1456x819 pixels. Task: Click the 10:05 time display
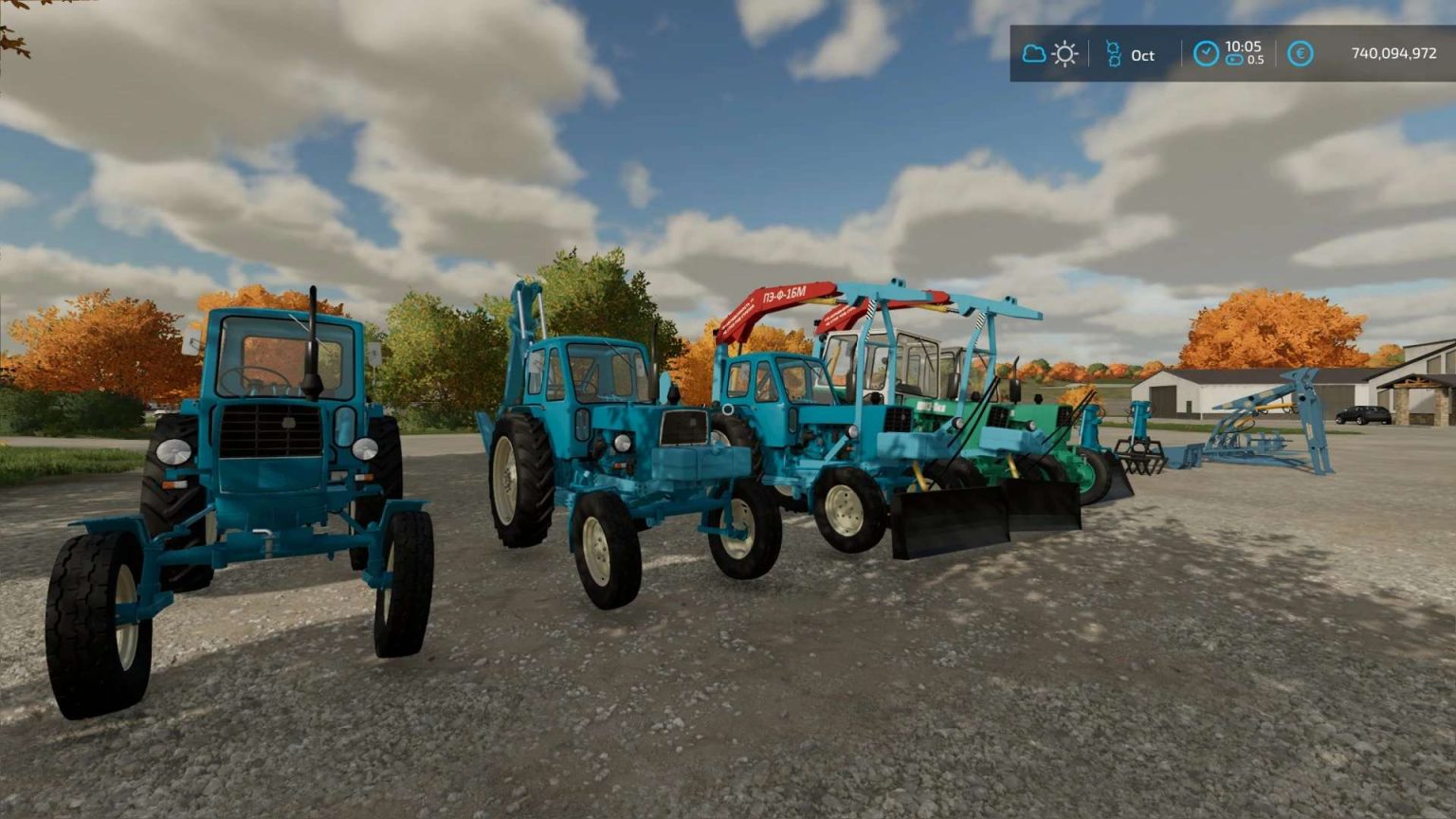pos(1244,47)
